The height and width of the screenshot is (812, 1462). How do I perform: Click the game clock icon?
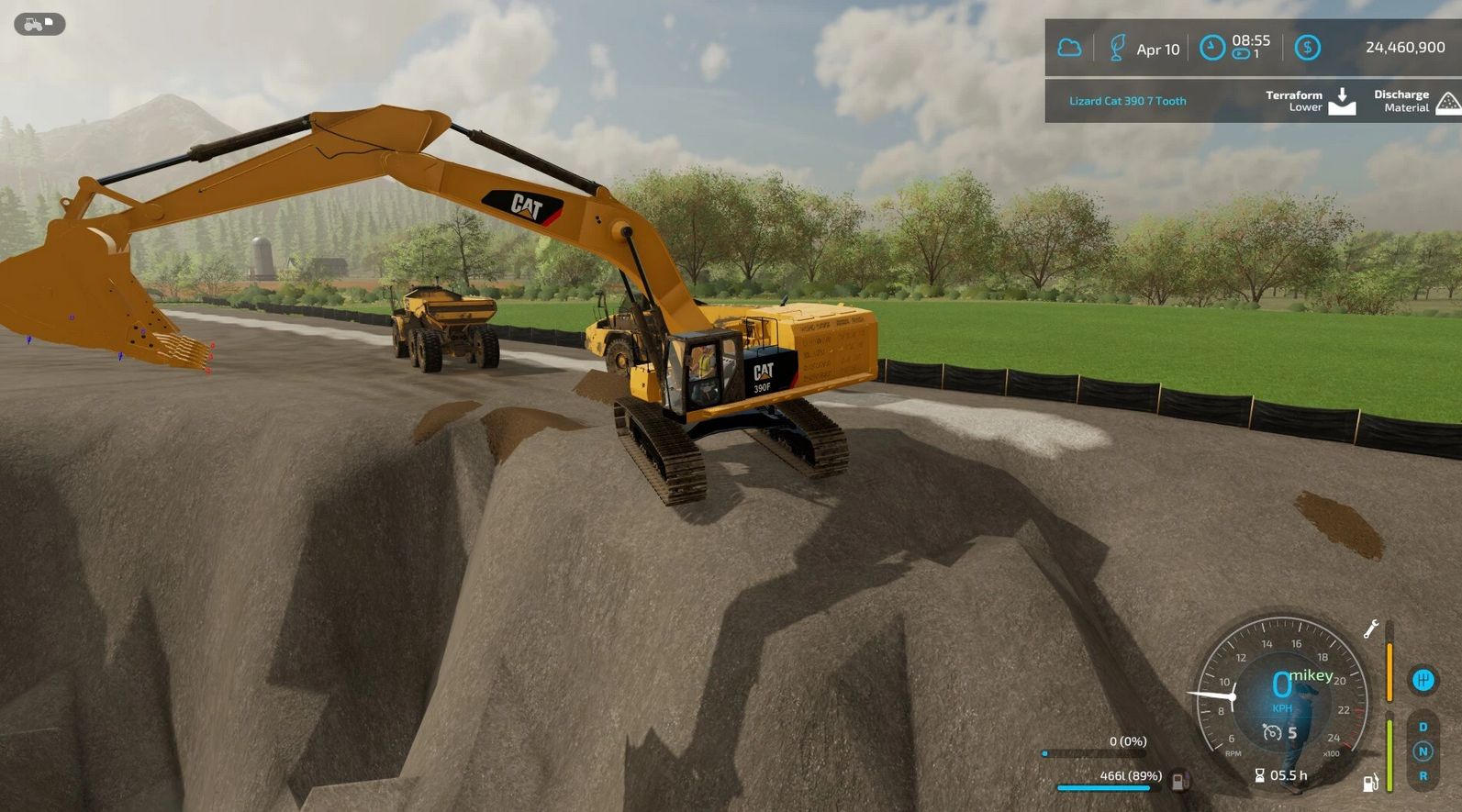coord(1212,48)
